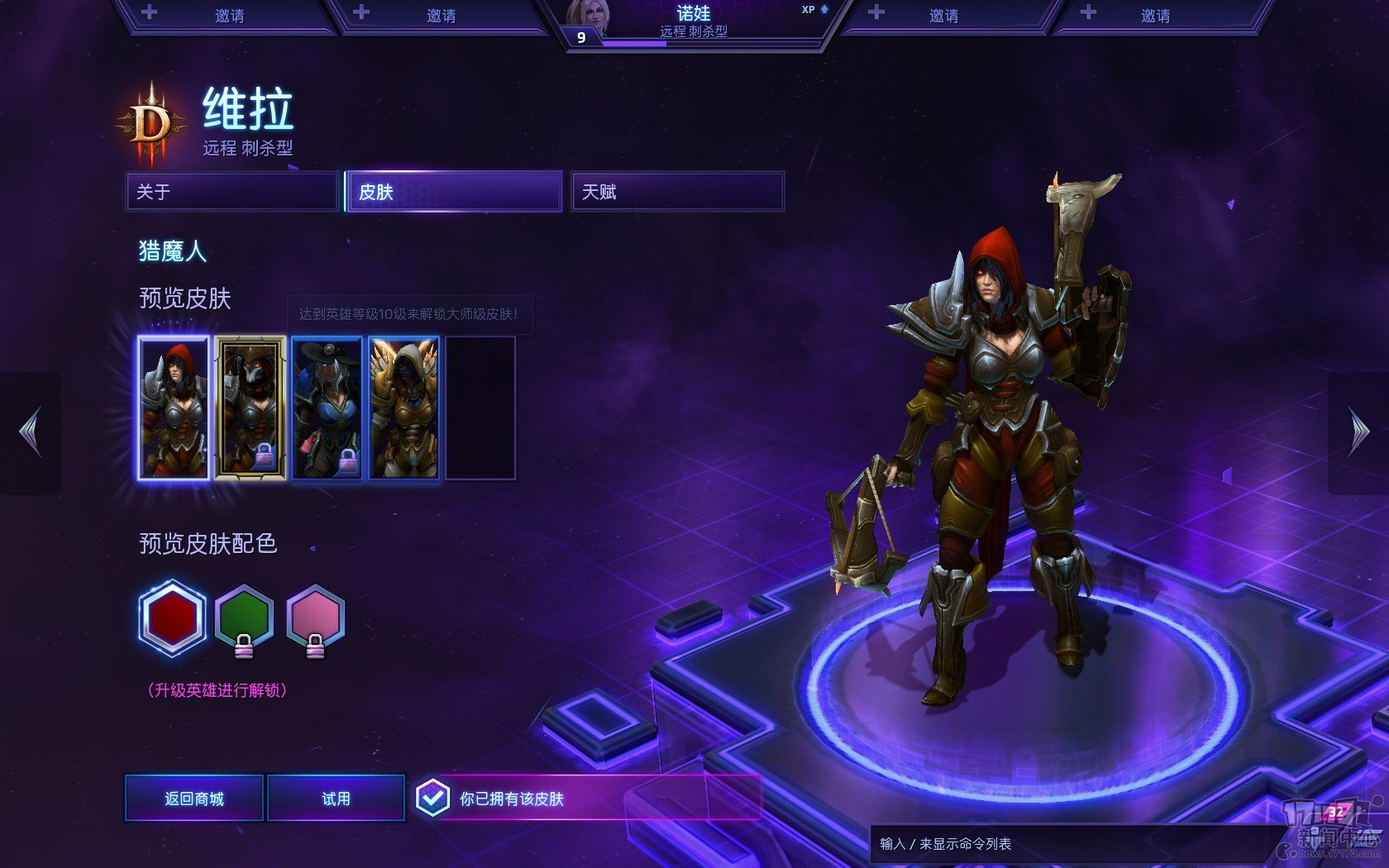Preview the gold-framed locked master skin
The image size is (1389, 868).
tap(251, 408)
